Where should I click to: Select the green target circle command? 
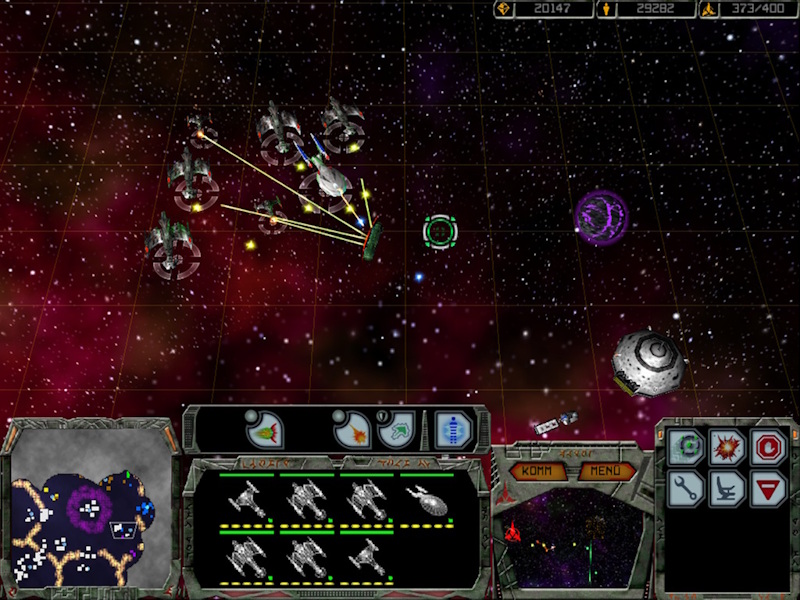[x=686, y=446]
